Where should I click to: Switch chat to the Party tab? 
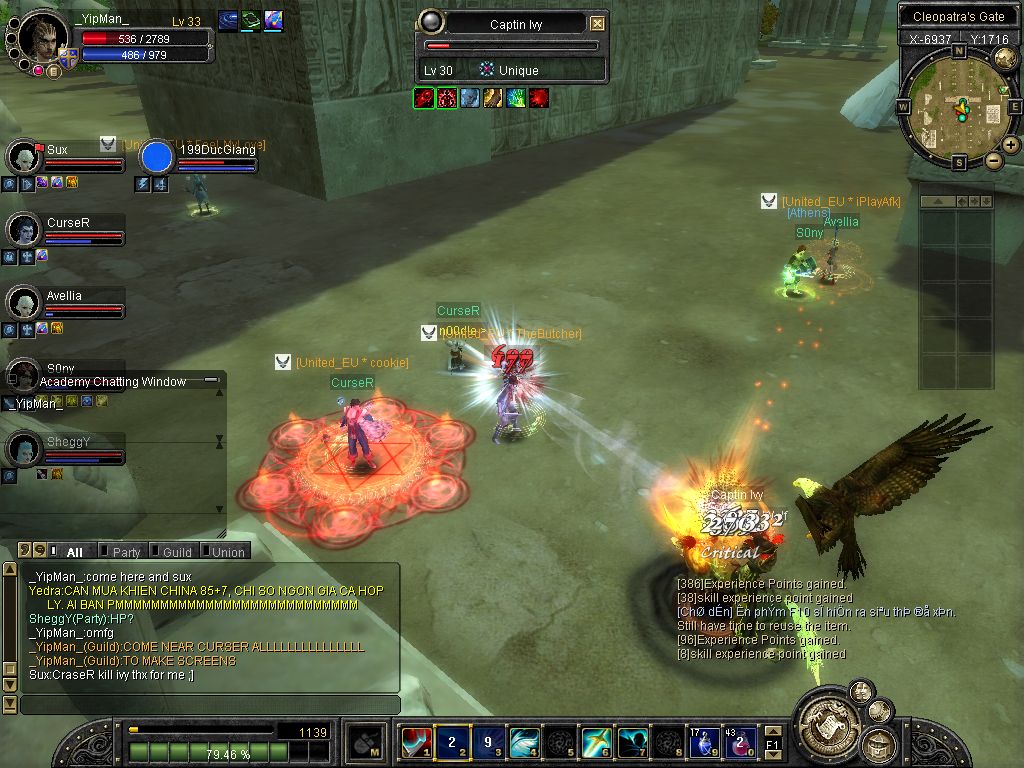click(x=126, y=552)
